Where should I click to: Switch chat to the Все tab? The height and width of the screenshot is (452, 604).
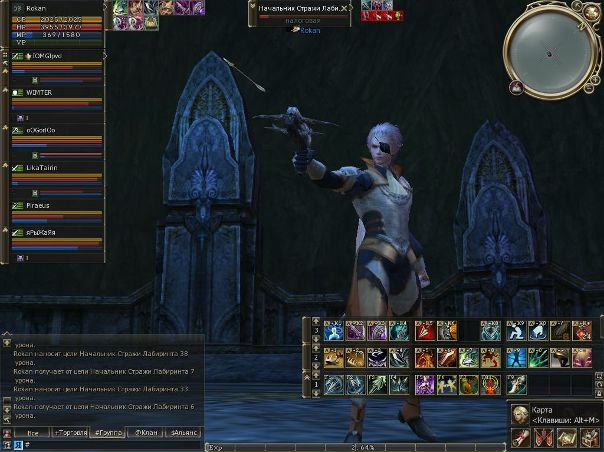pyautogui.click(x=32, y=433)
